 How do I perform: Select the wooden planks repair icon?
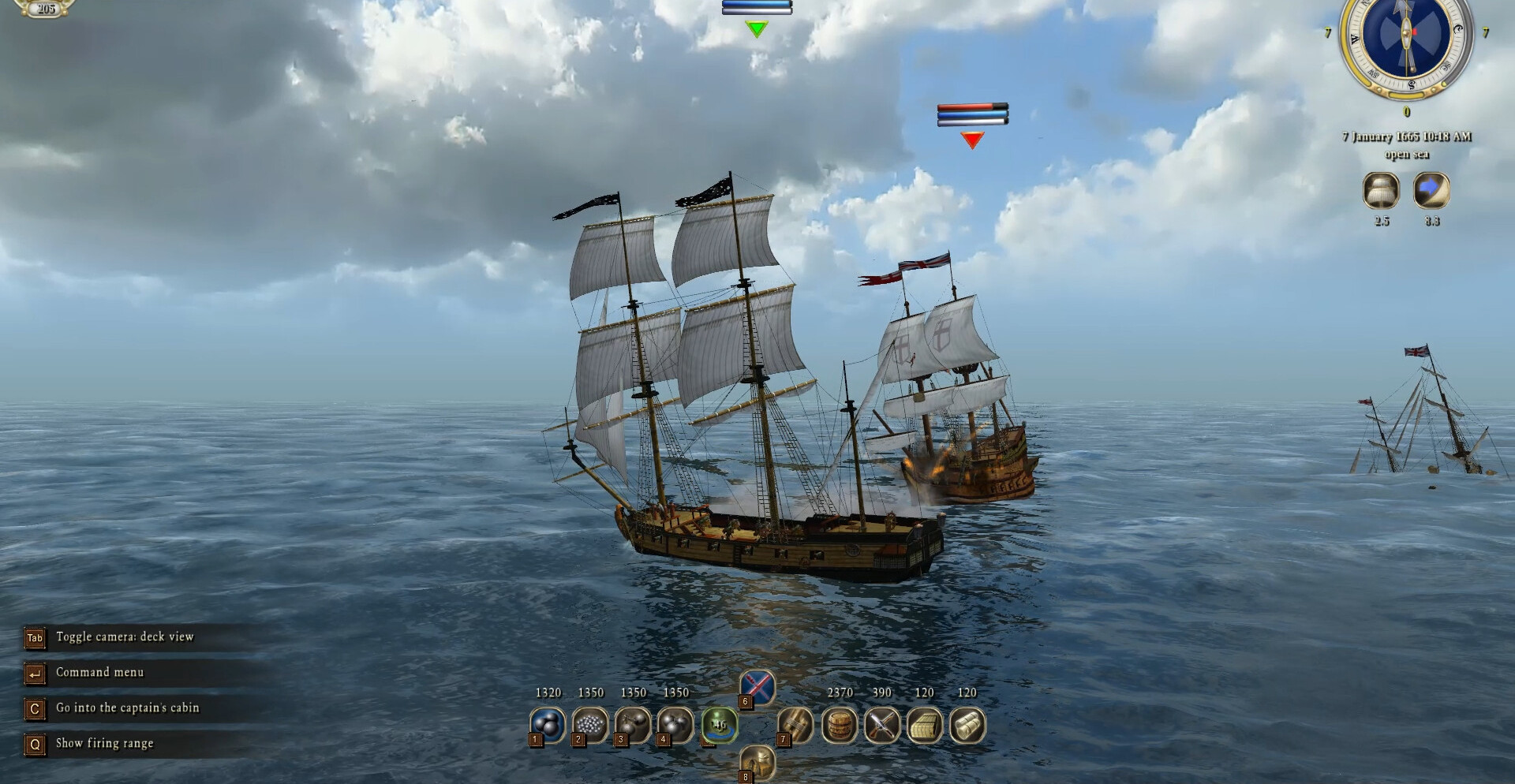click(x=795, y=724)
